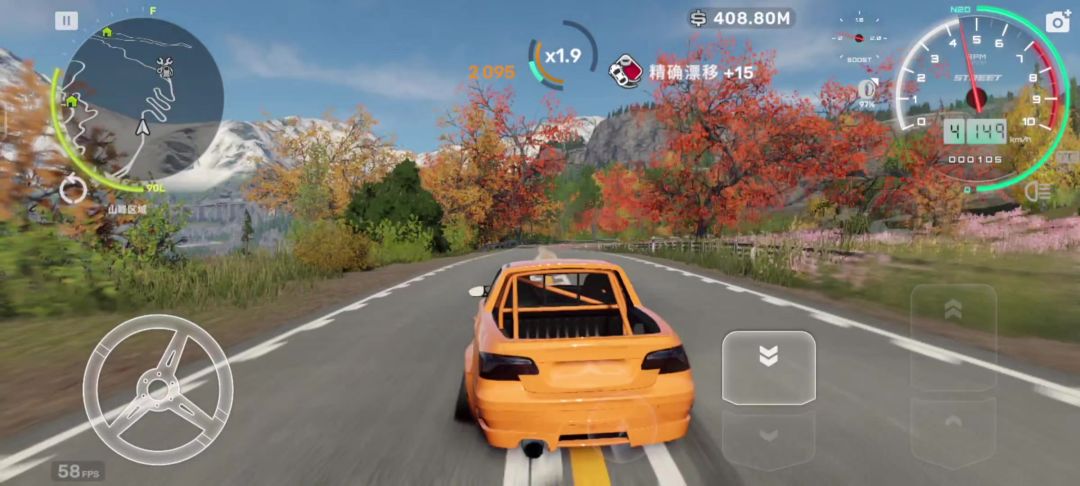Tap the faint single-chevron down button
The height and width of the screenshot is (486, 1080).
click(768, 437)
